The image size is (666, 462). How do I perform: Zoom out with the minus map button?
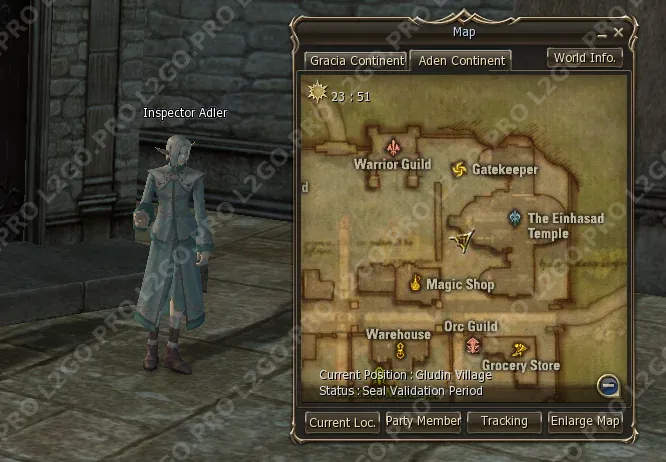click(608, 384)
